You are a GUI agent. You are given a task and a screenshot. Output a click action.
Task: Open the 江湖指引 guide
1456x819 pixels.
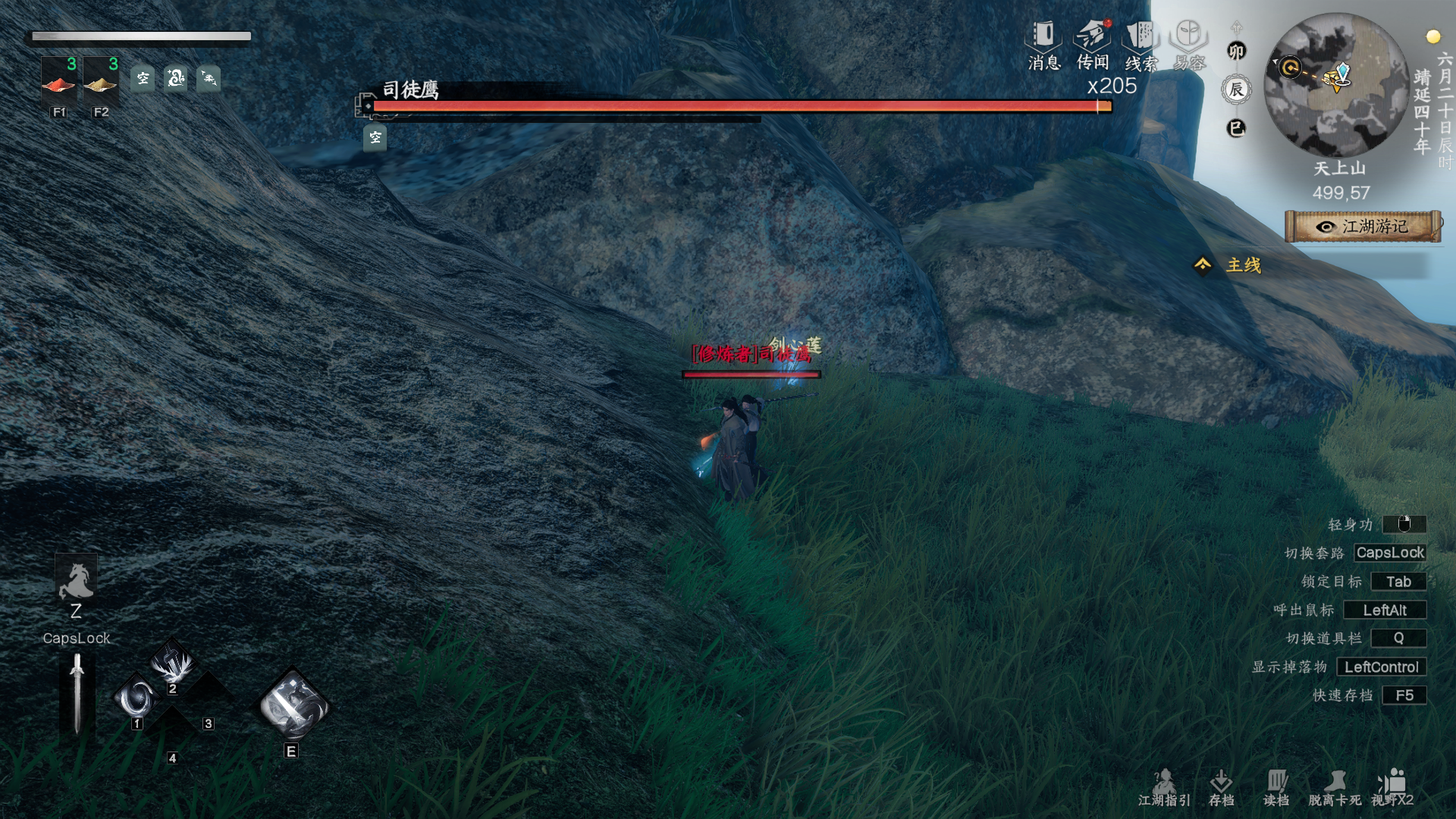point(1164,787)
